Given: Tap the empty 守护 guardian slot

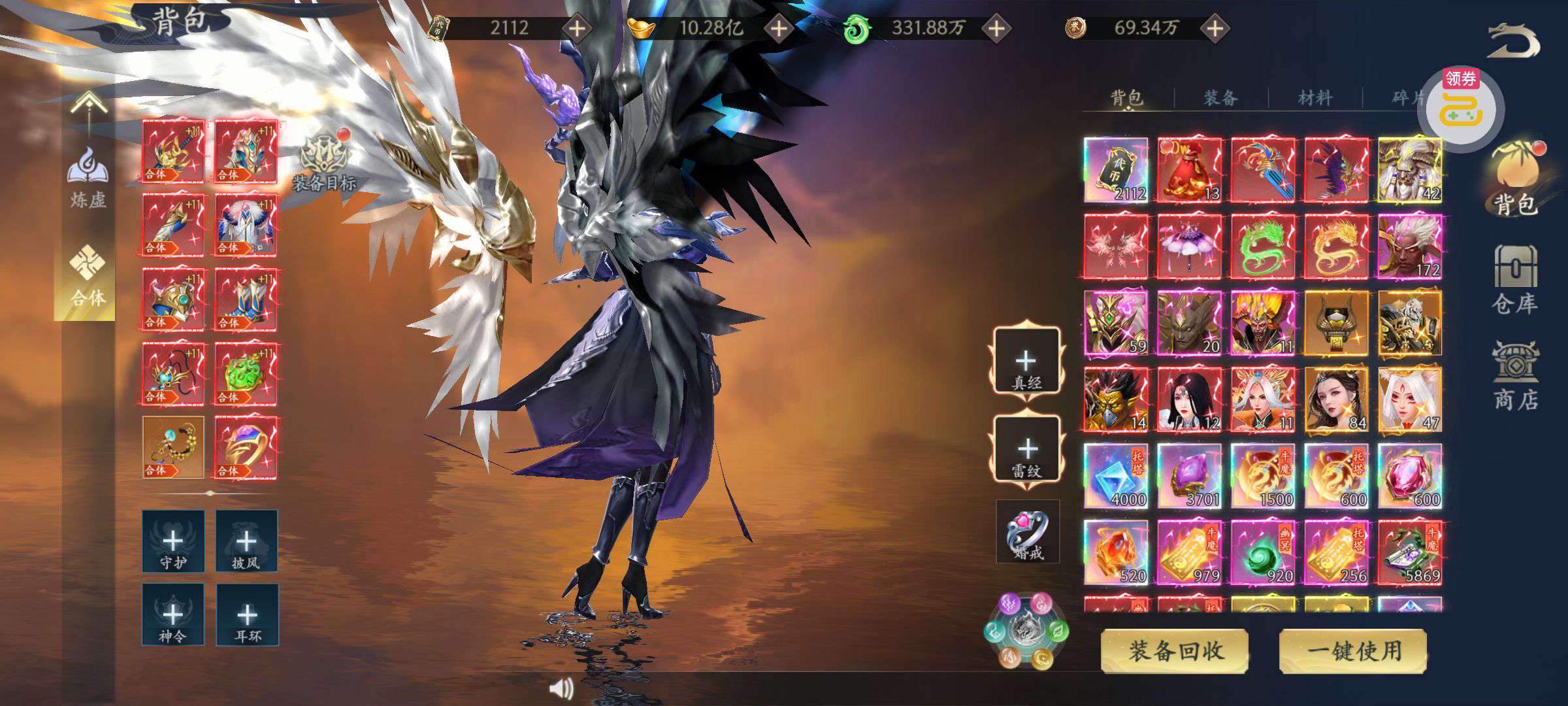Looking at the screenshot, I should pyautogui.click(x=173, y=541).
